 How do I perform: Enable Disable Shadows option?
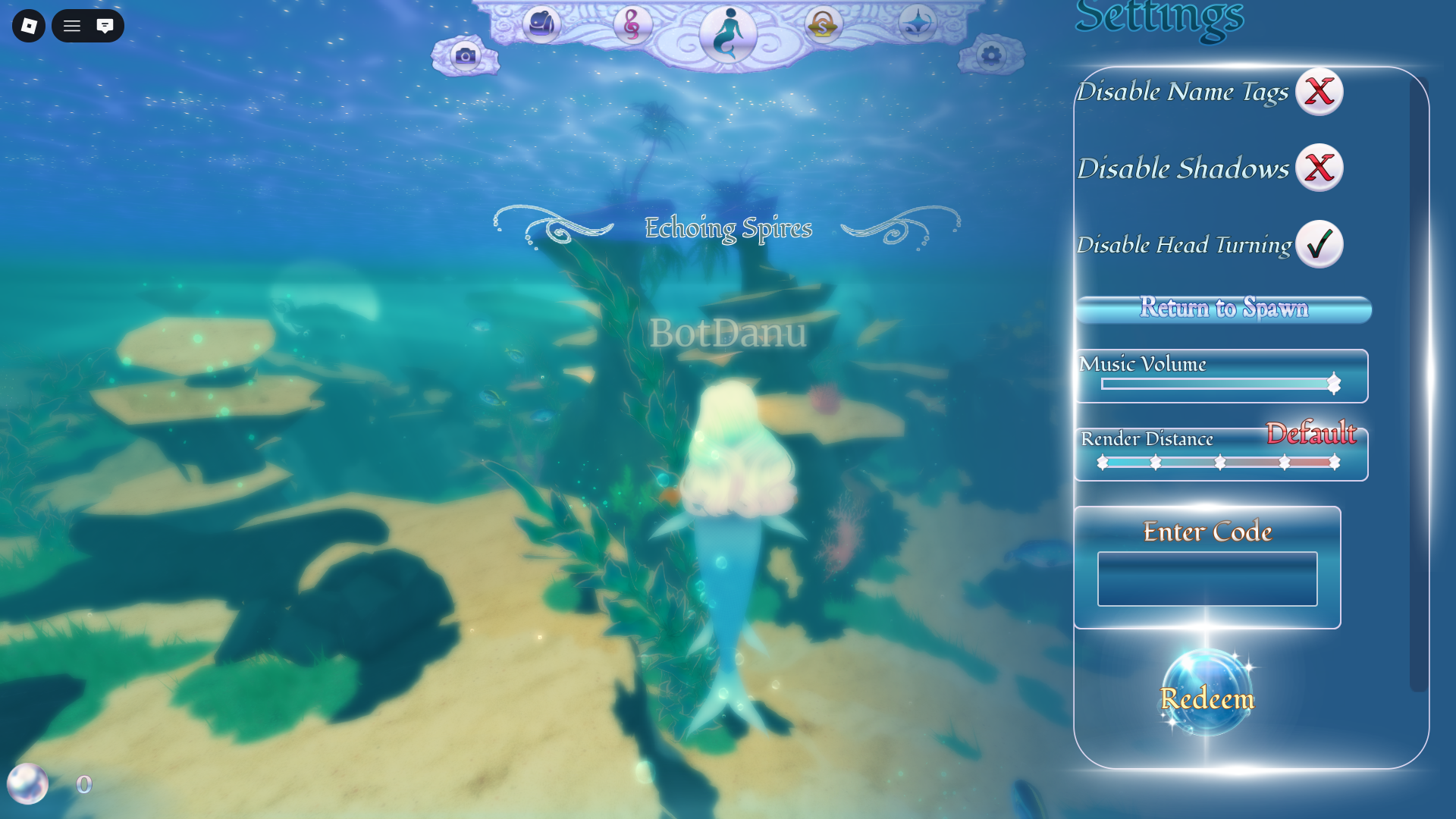click(x=1318, y=168)
